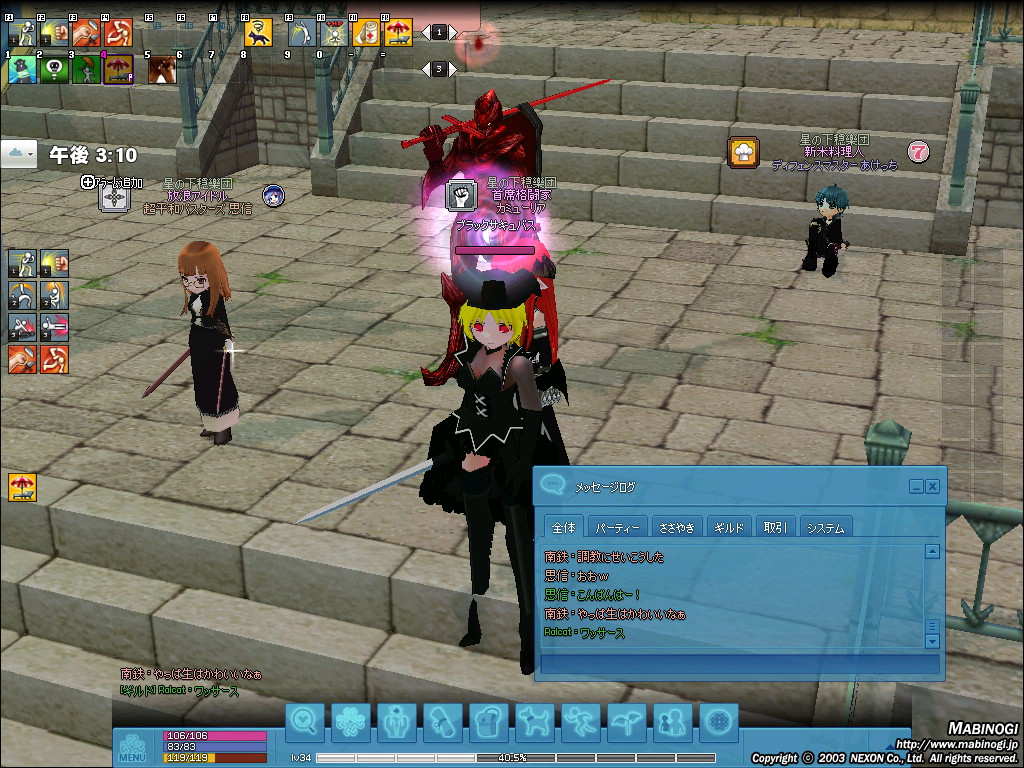
Task: Open the scroll quest button
Action: [442, 720]
